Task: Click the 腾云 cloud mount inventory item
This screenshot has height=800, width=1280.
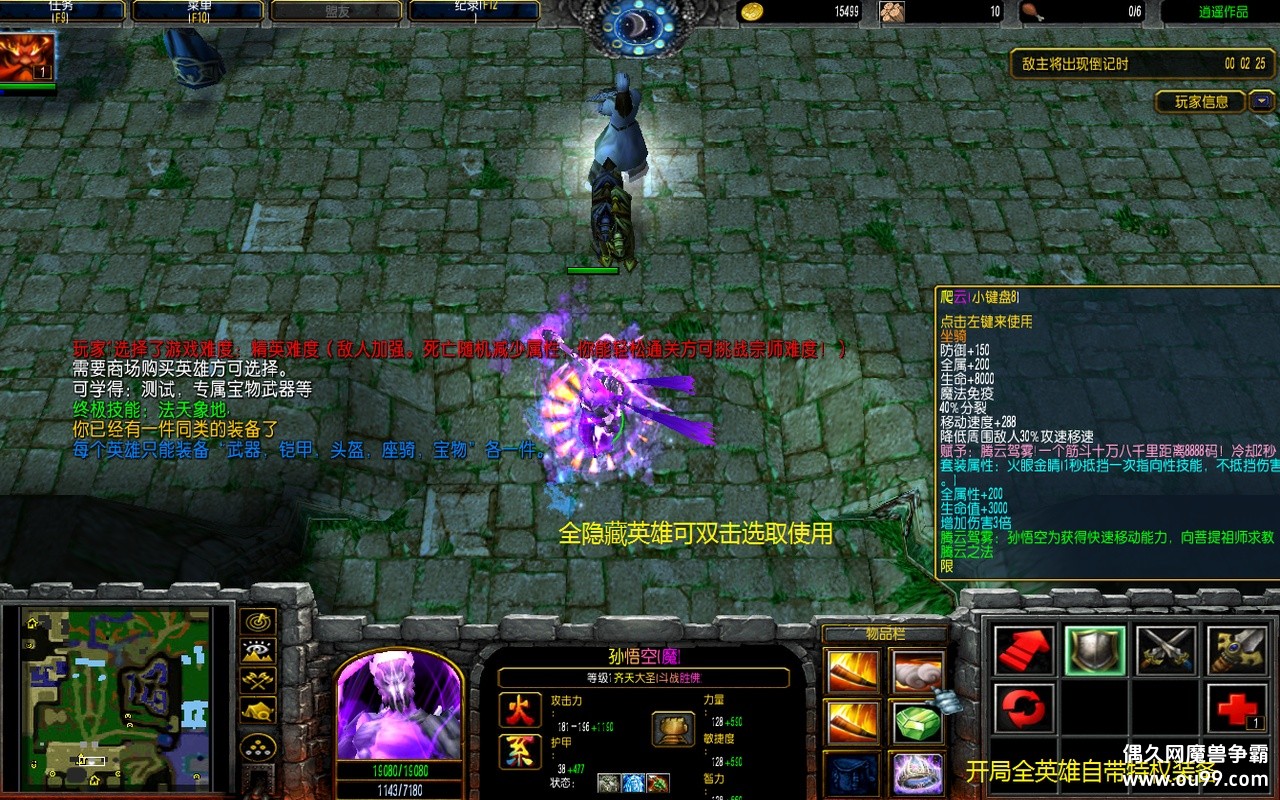Action: pyautogui.click(x=918, y=672)
